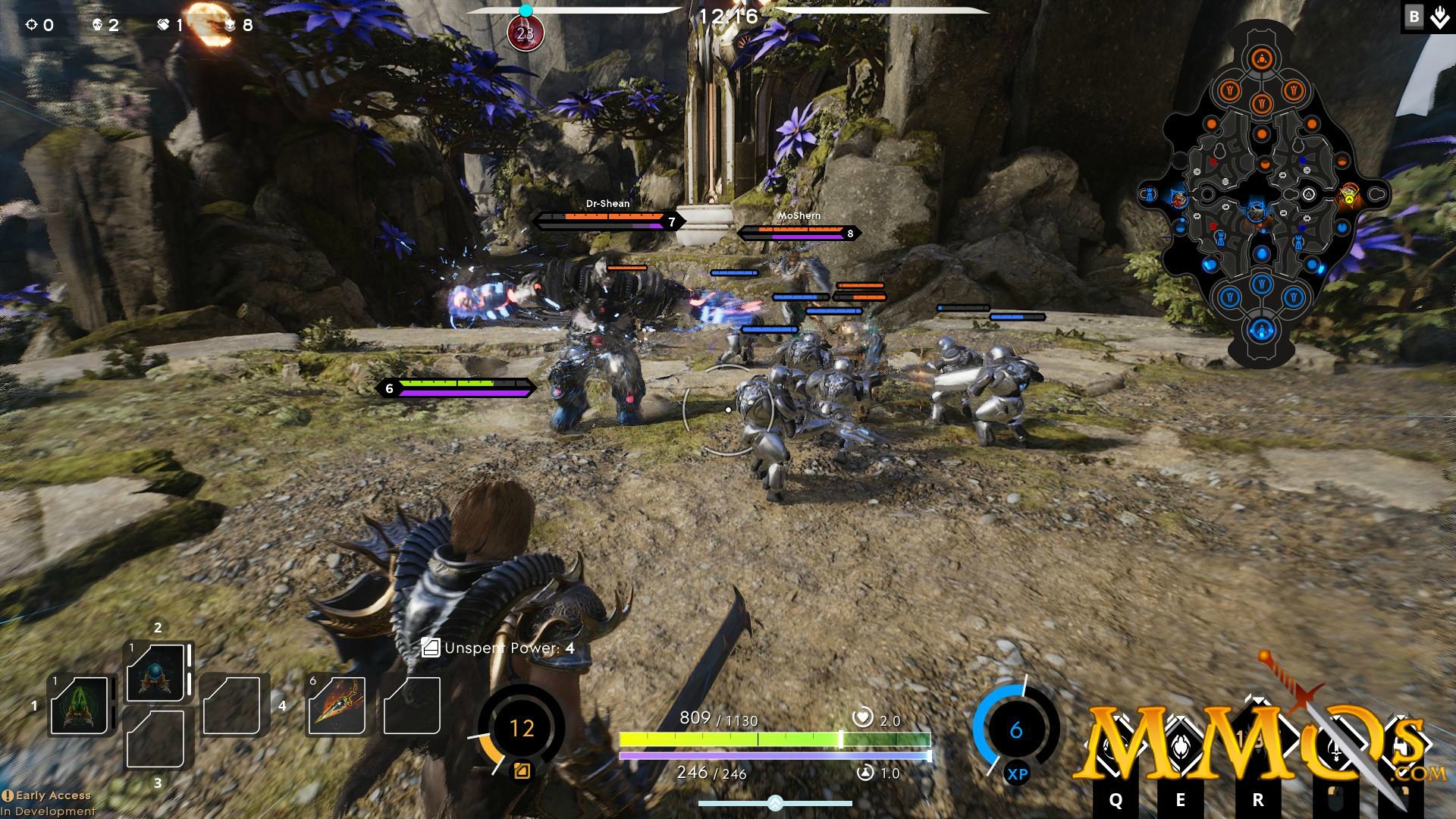Activate the E ability beetle-shaped icon
1456x819 pixels.
click(x=1181, y=747)
